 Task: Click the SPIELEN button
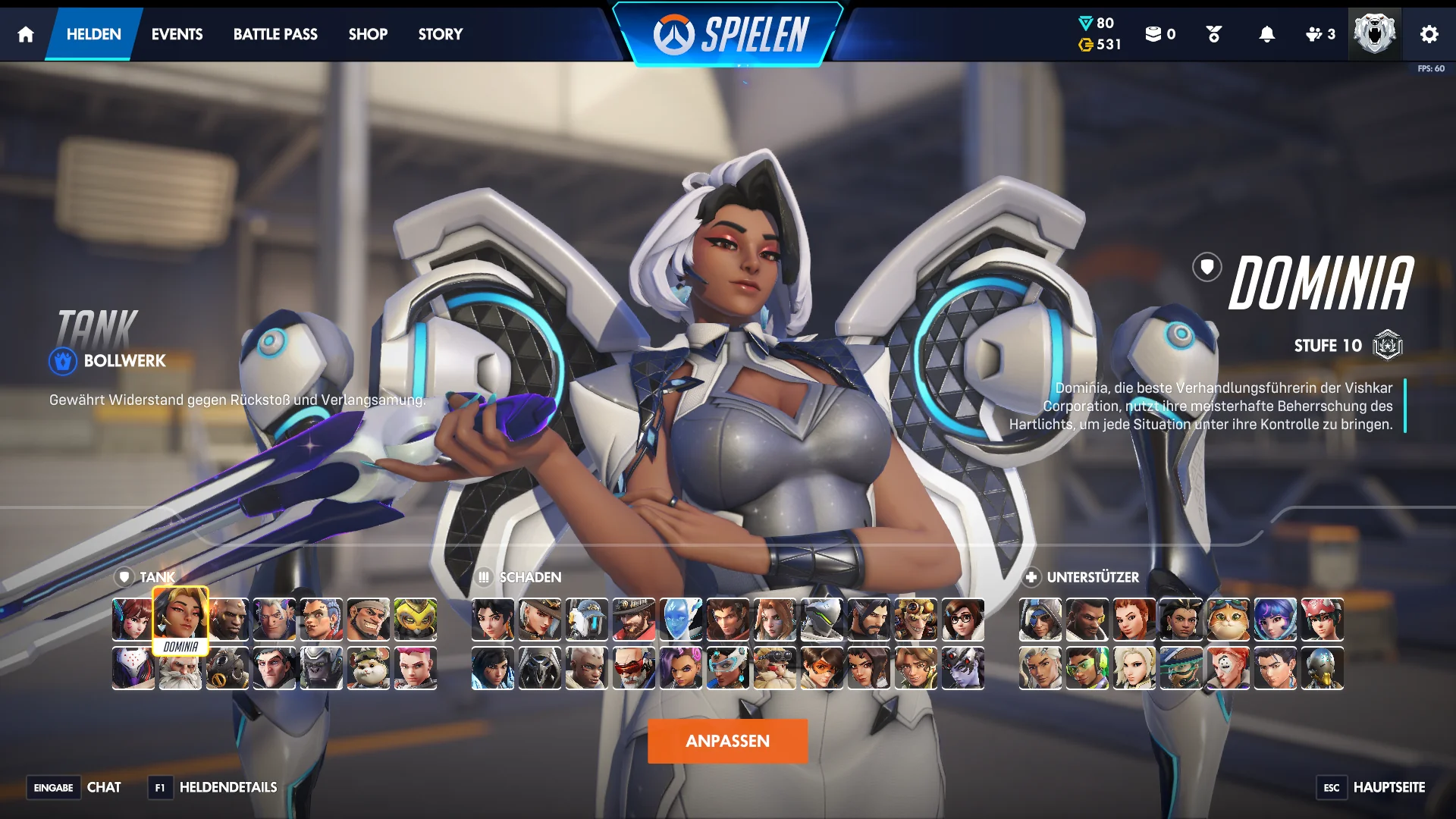[x=727, y=33]
